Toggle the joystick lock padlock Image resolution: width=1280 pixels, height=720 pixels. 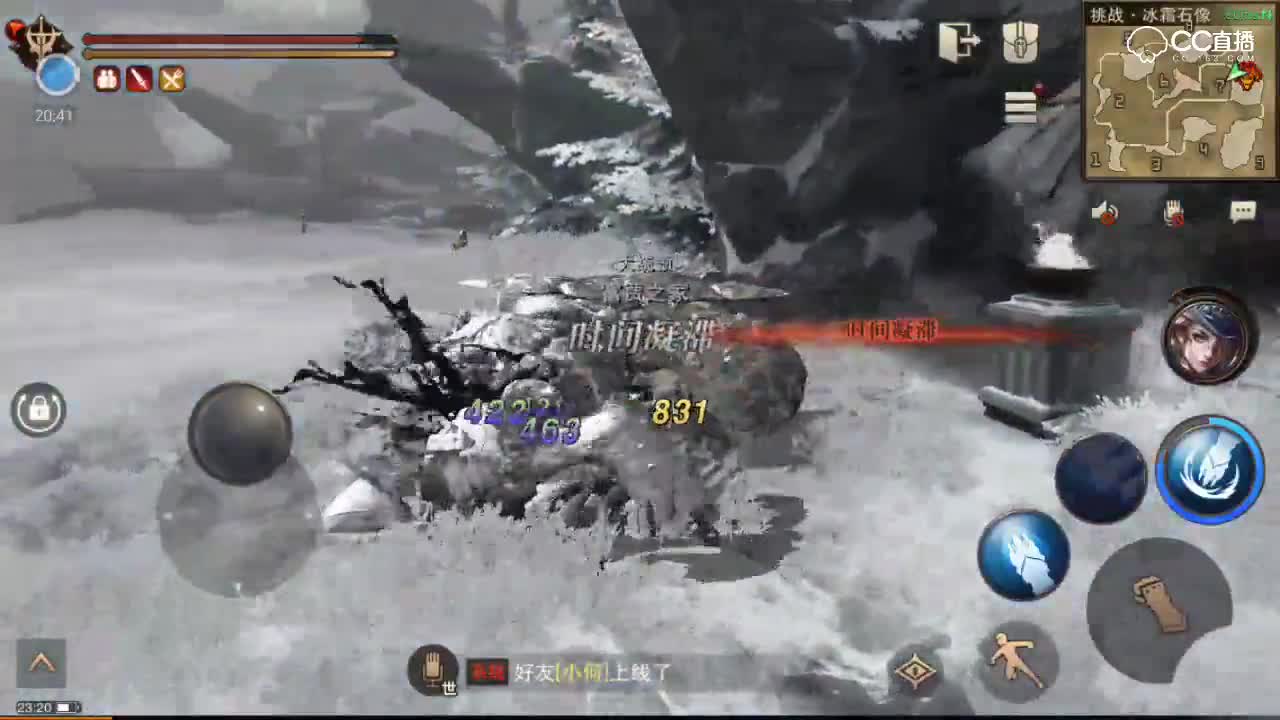[x=38, y=410]
